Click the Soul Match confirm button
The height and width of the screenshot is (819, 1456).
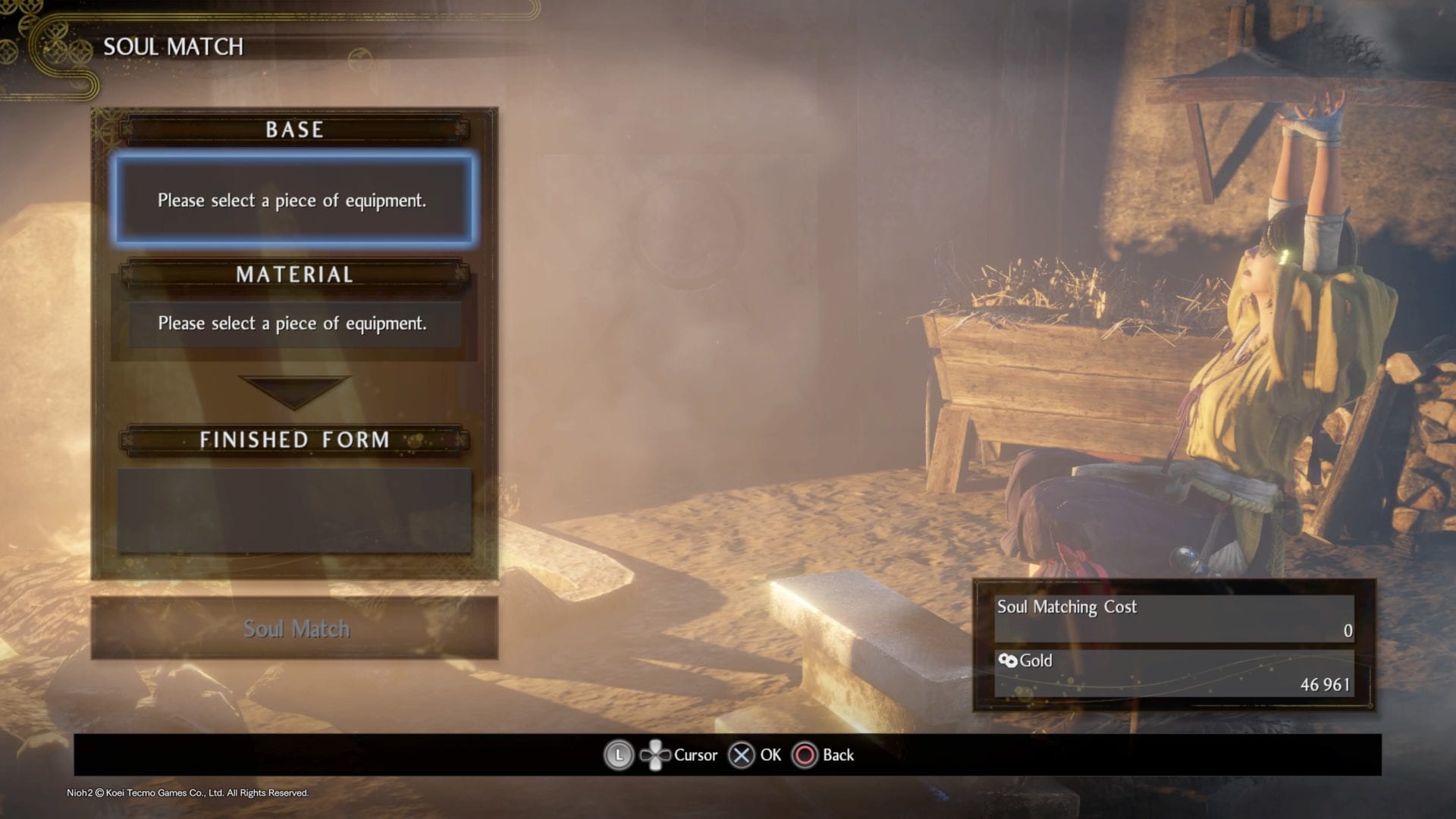[x=295, y=629]
